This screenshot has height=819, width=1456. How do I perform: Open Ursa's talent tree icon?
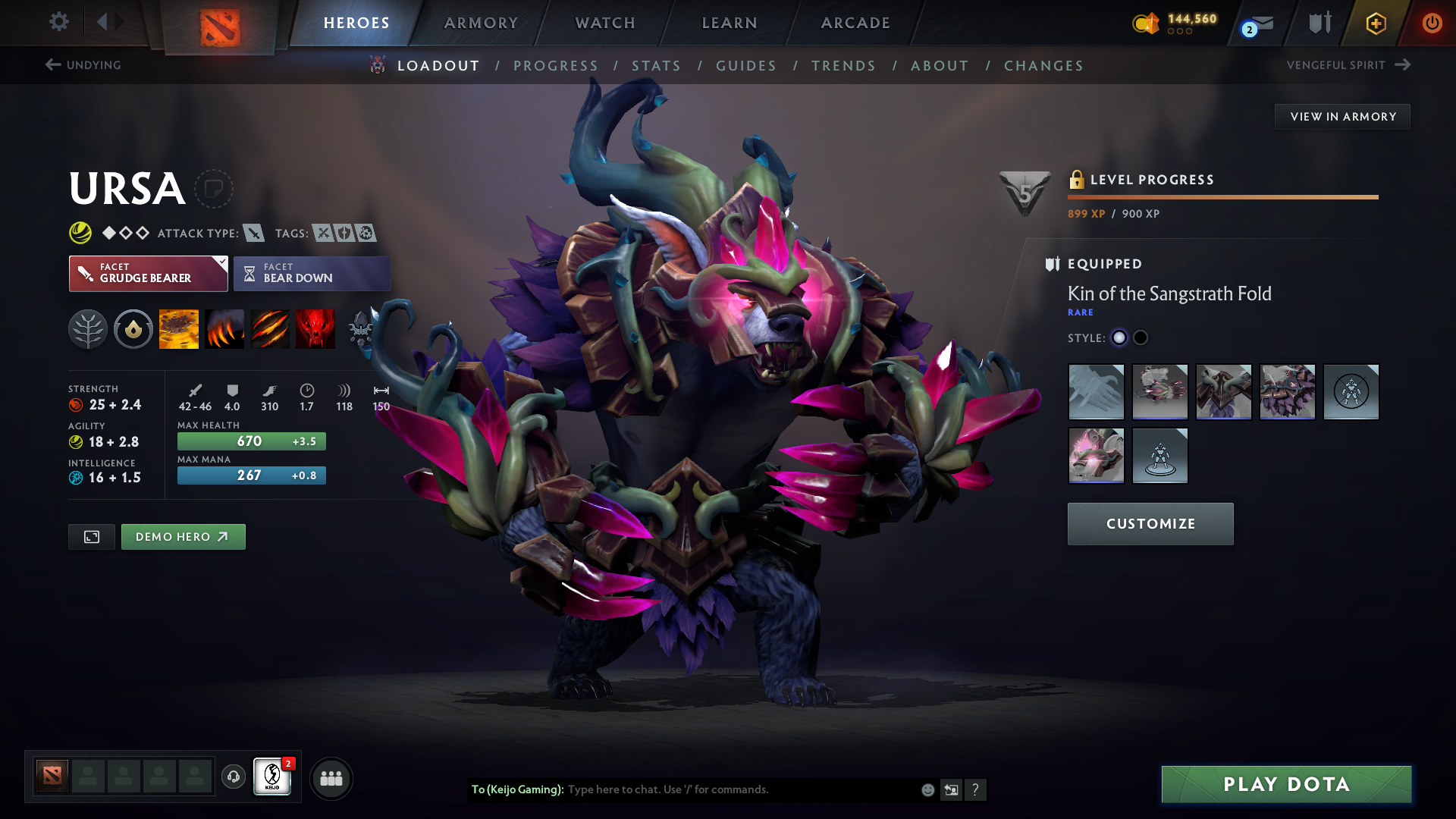tap(88, 329)
